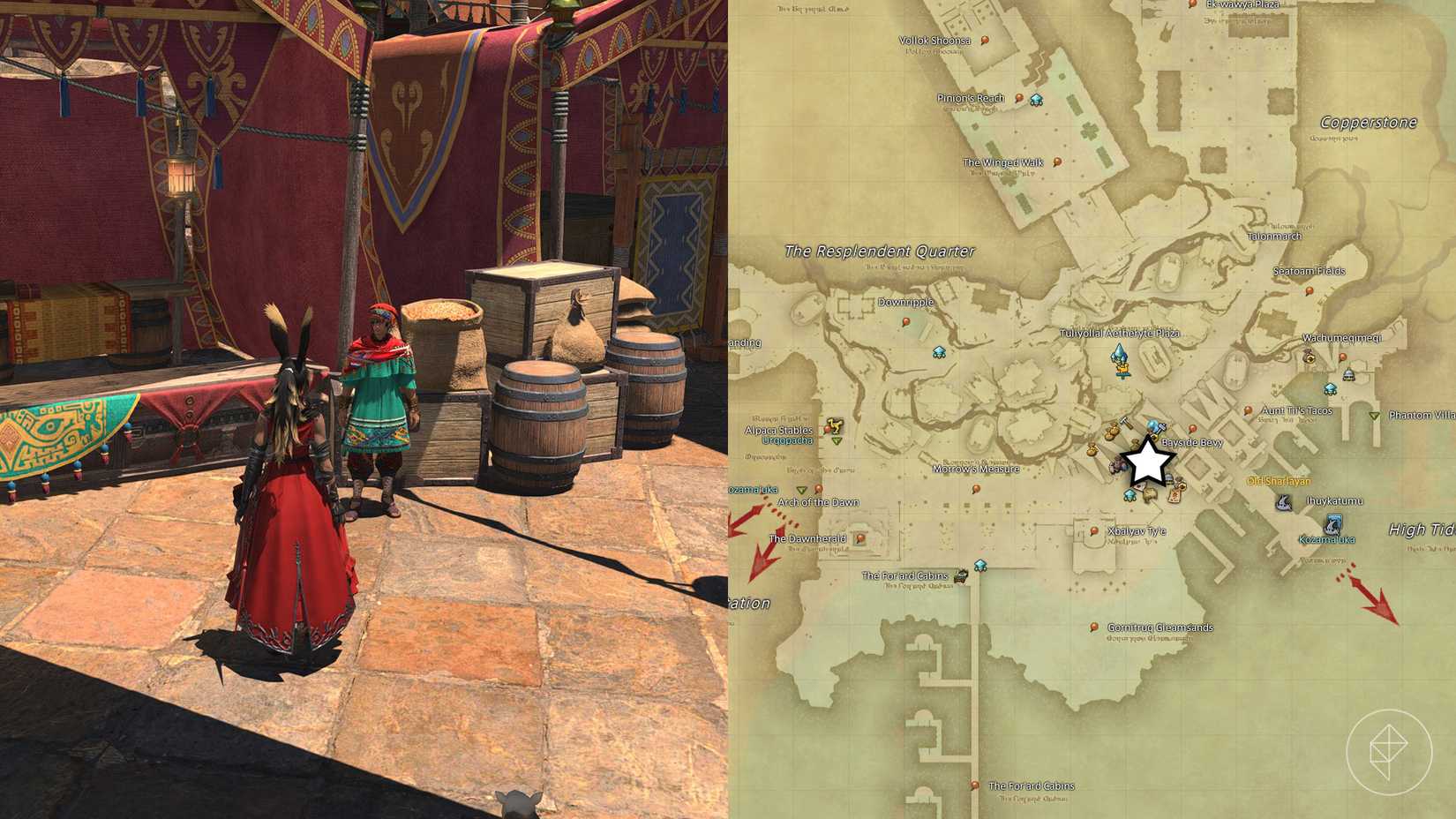Select the orange pin at Gomitrug Gleamsands
This screenshot has width=1456, height=819.
tap(1094, 627)
